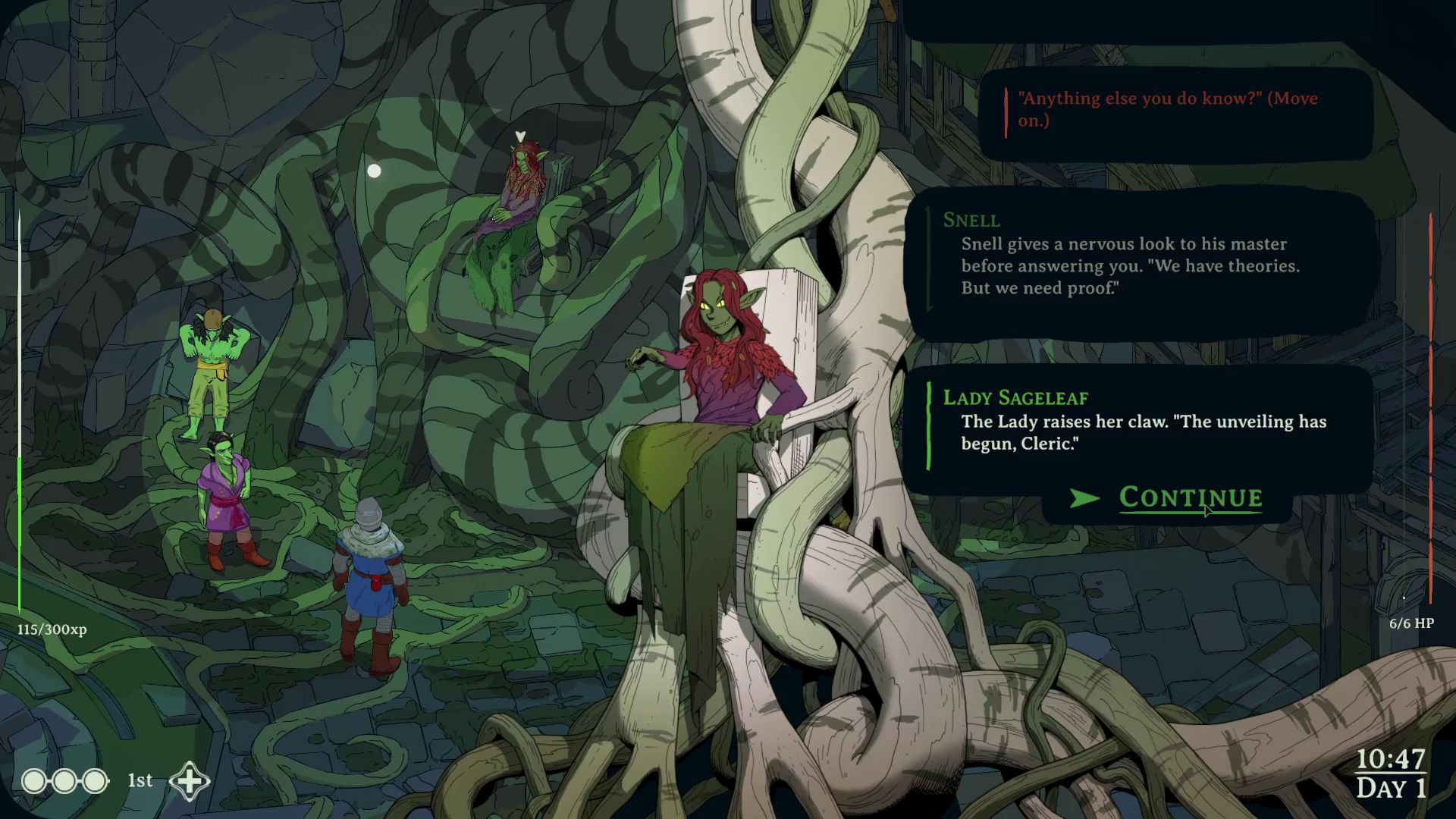Click the Continue button

pyautogui.click(x=1189, y=498)
